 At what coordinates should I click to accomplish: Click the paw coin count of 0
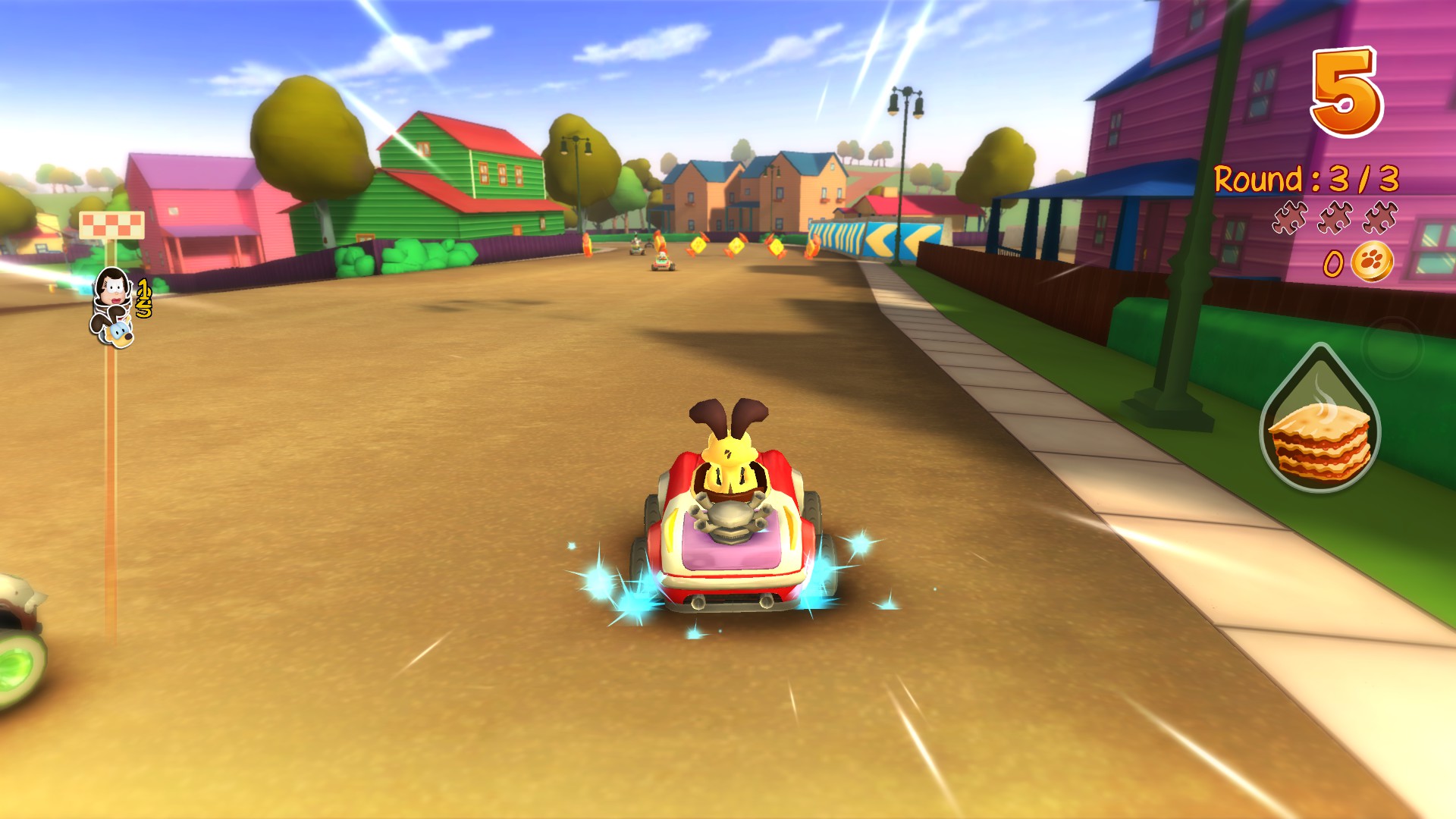pyautogui.click(x=1332, y=264)
